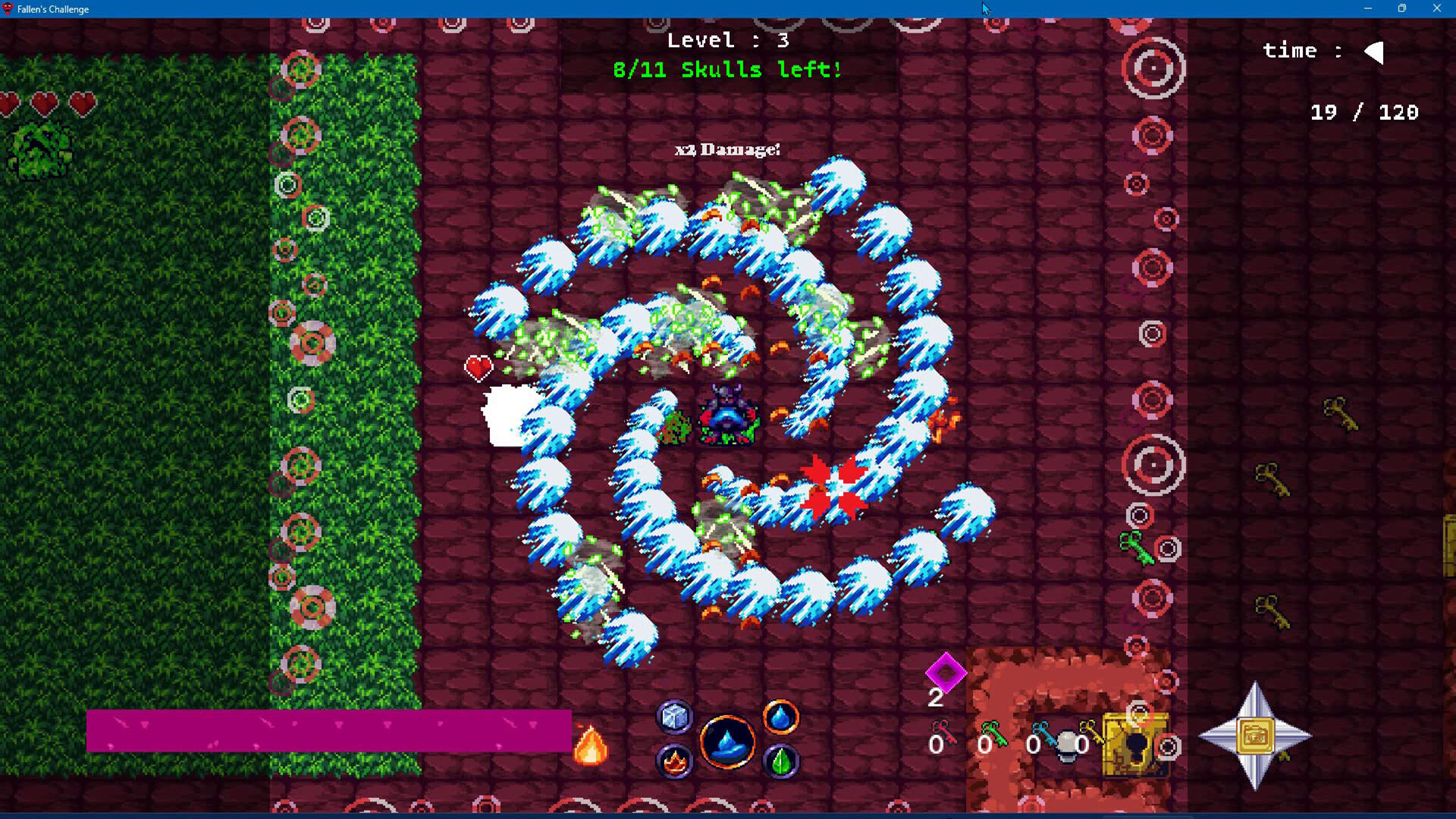Screen dimensions: 1456x819
Task: Open the large water spell orb
Action: pyautogui.click(x=727, y=741)
